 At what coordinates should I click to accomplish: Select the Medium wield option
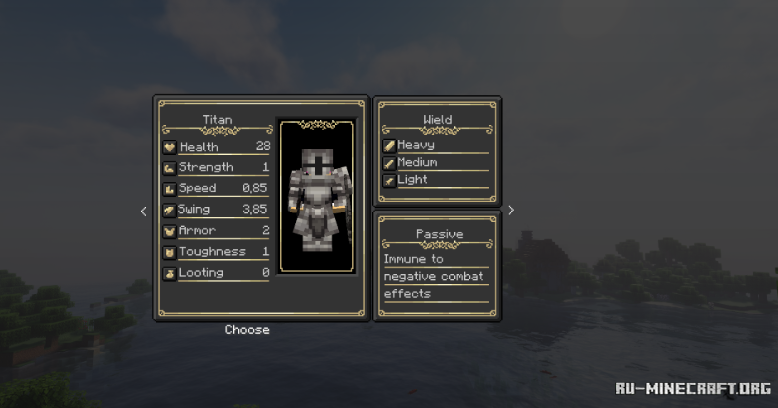[417, 162]
